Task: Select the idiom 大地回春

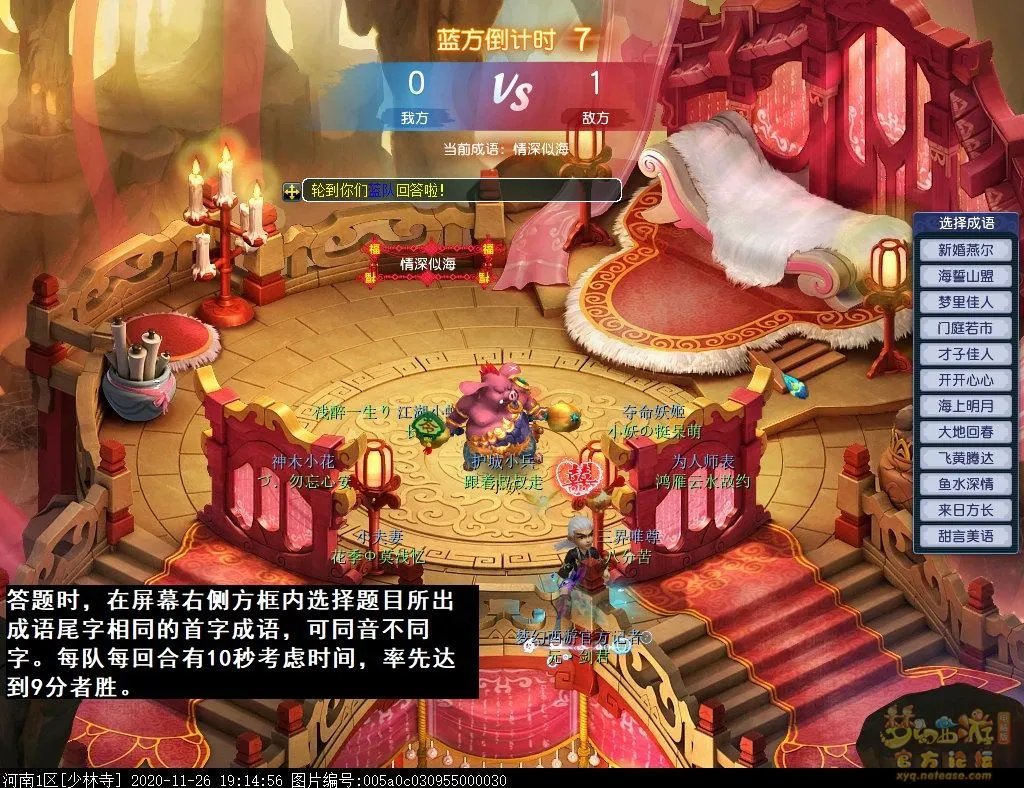Action: coord(965,432)
